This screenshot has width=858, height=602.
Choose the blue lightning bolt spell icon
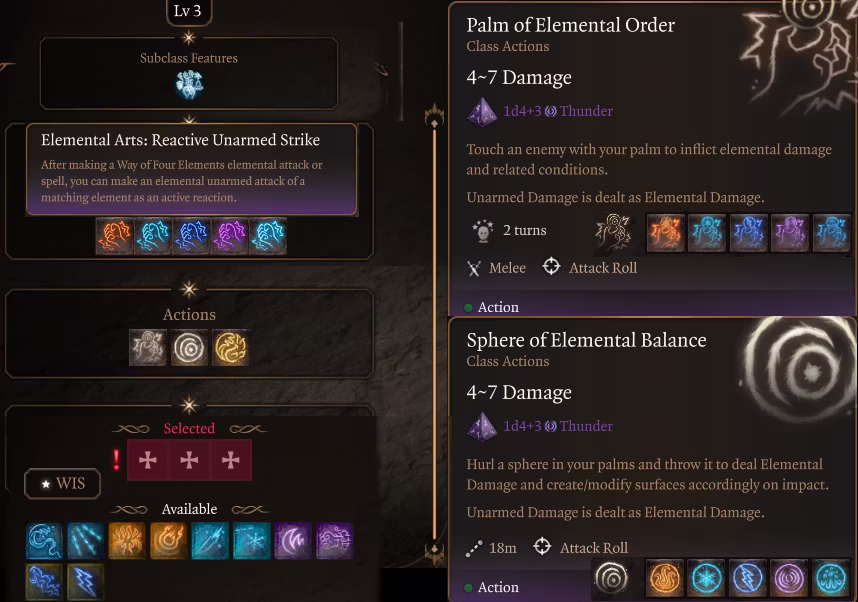pyautogui.click(x=86, y=582)
